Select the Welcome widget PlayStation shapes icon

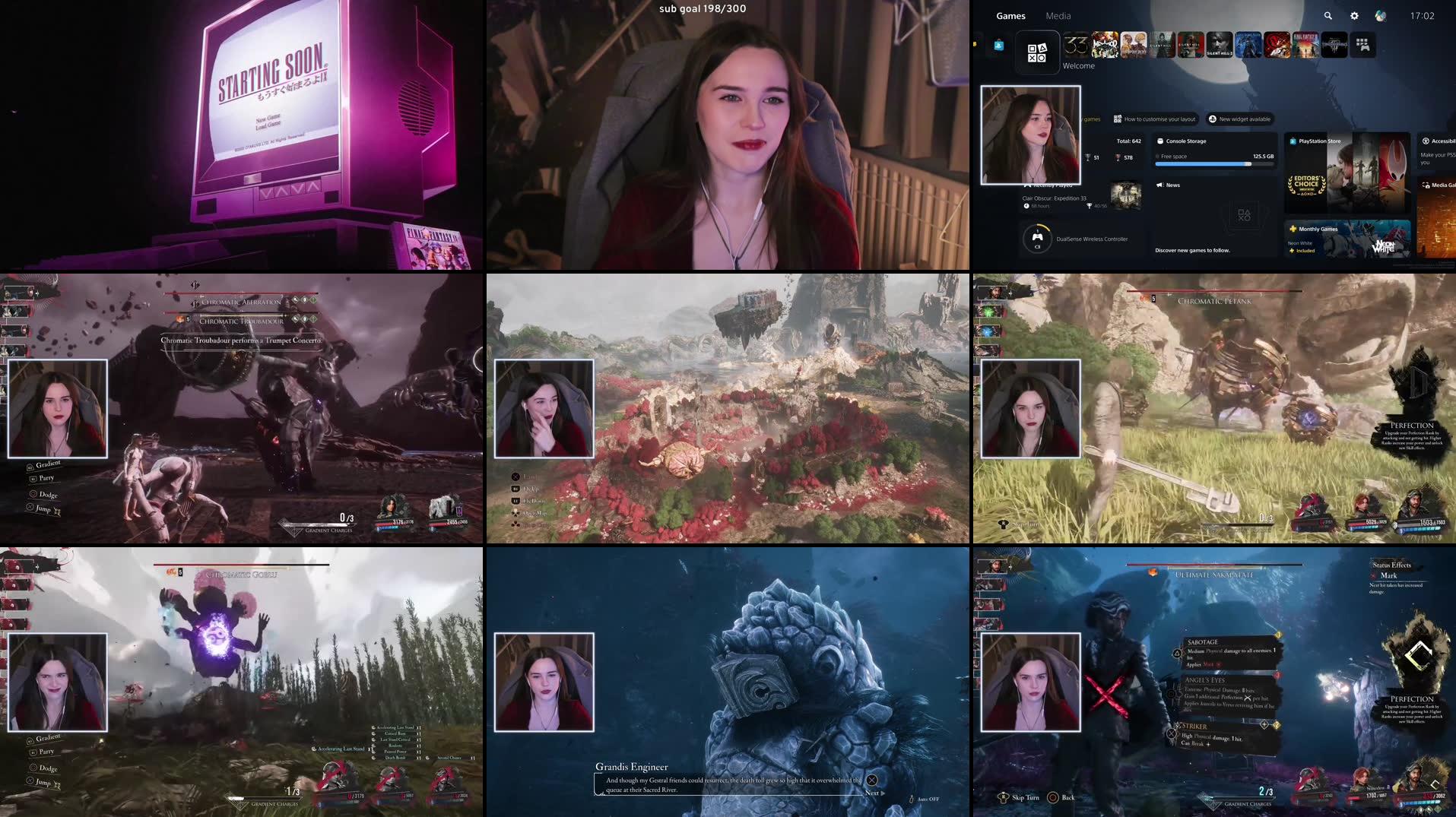(x=1037, y=52)
